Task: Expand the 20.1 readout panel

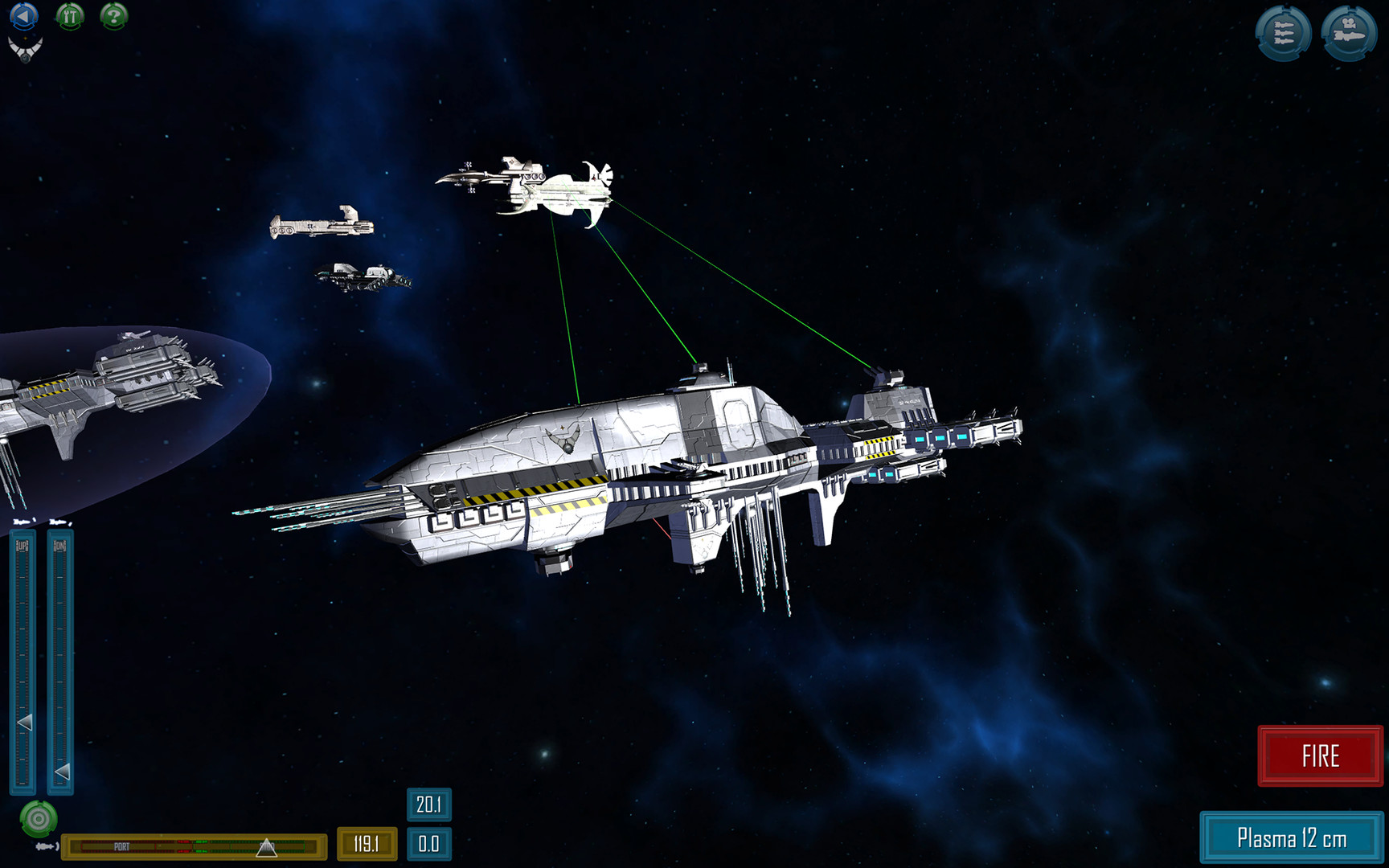Action: click(x=429, y=804)
